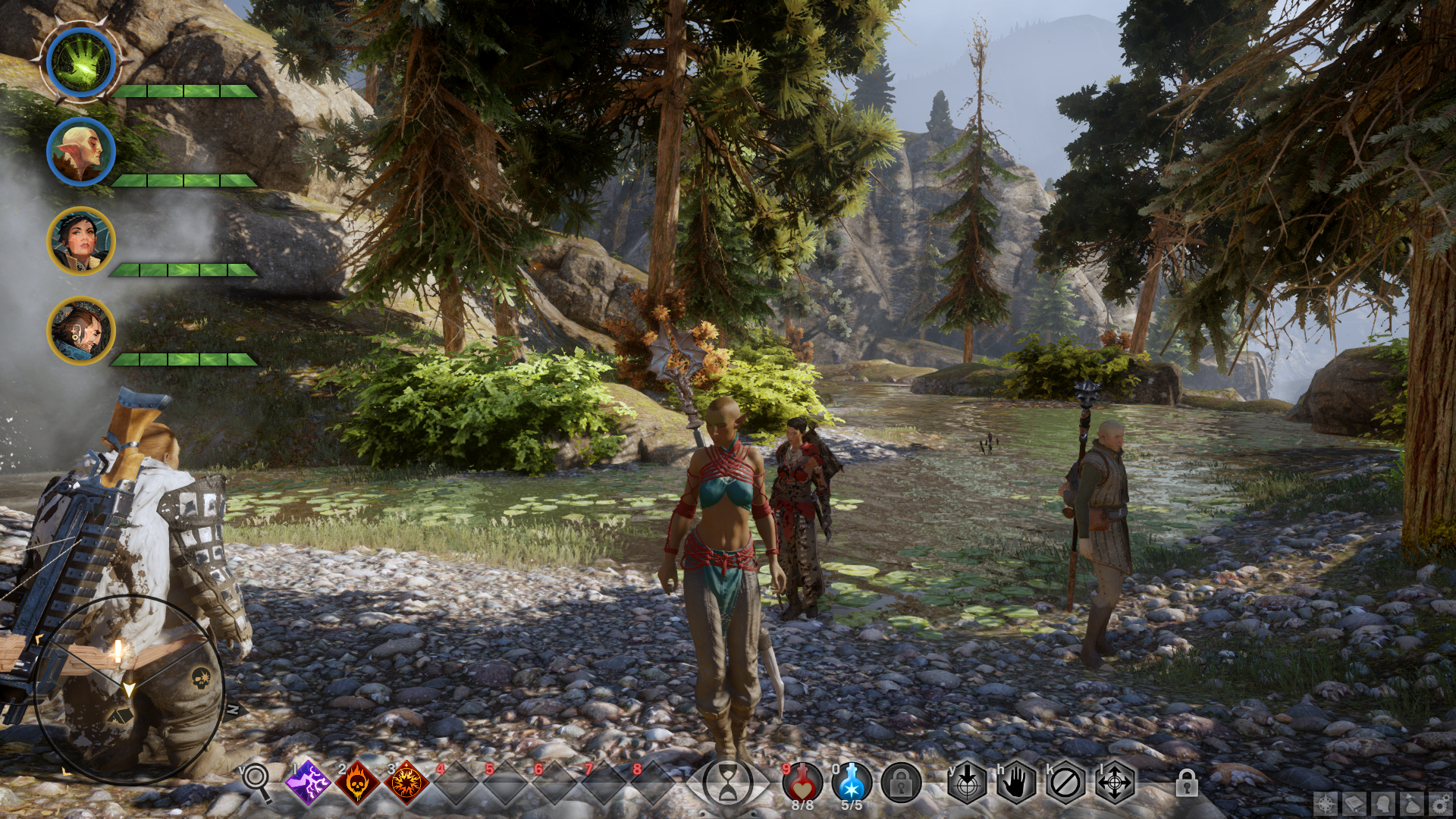Cast the purple lightning ability

(x=308, y=781)
